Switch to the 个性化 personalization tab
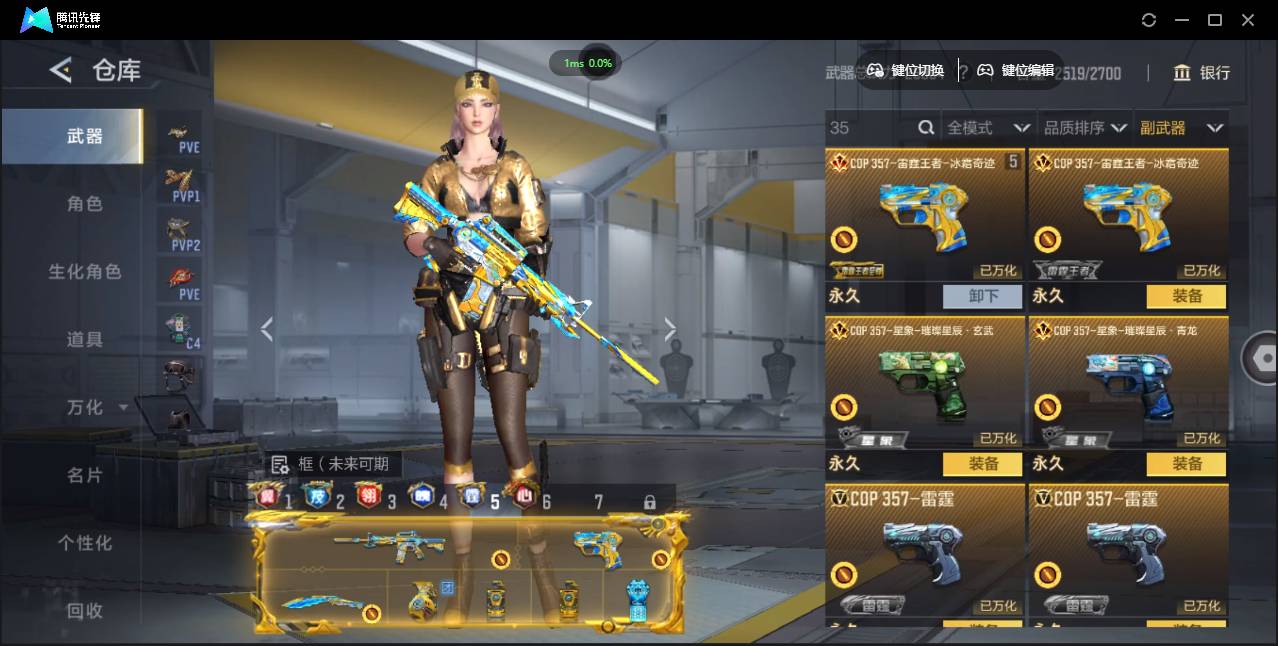The width and height of the screenshot is (1278, 646). [84, 543]
